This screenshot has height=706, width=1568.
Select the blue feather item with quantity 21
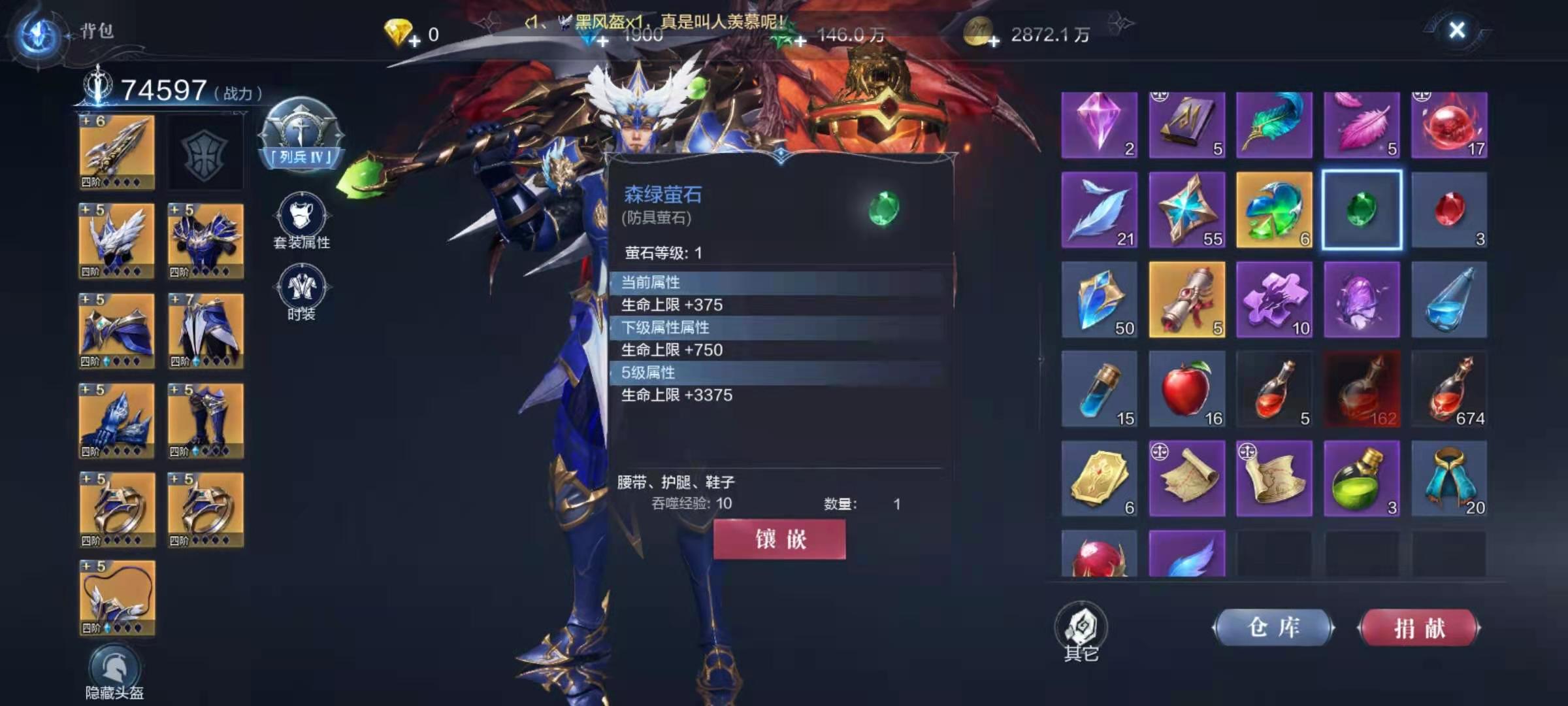point(1100,210)
